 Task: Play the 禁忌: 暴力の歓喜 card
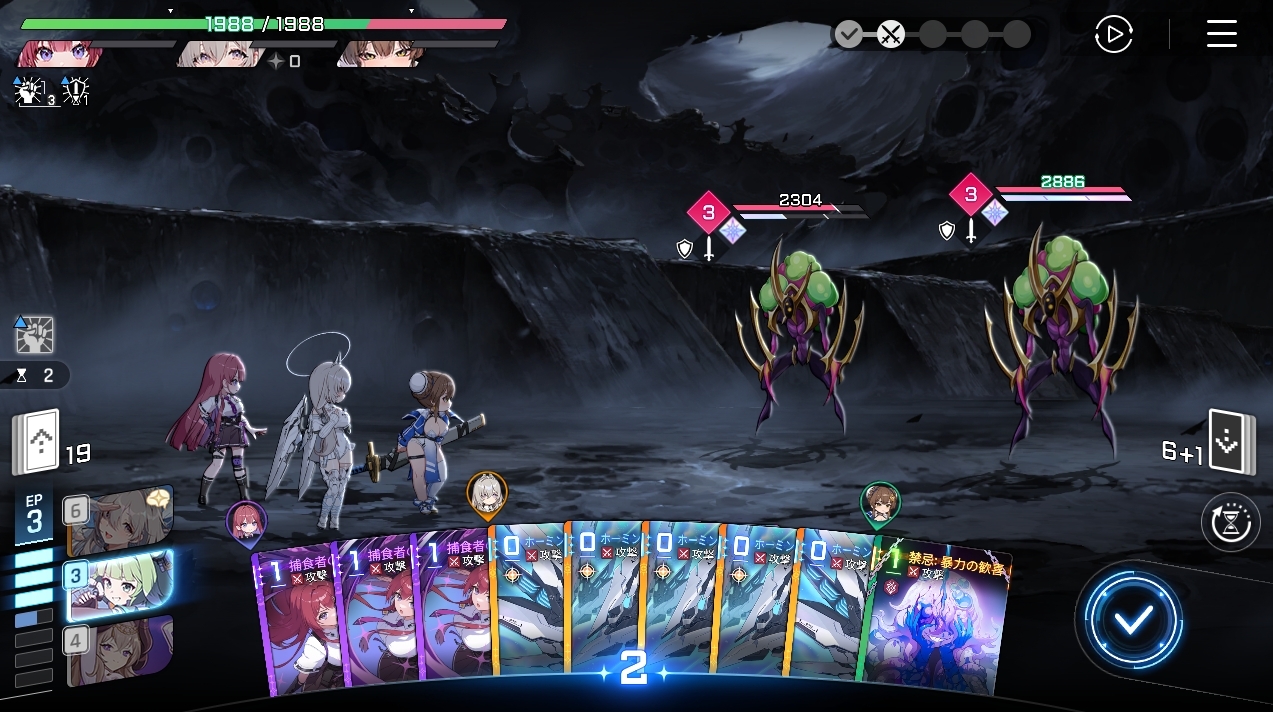(x=940, y=620)
